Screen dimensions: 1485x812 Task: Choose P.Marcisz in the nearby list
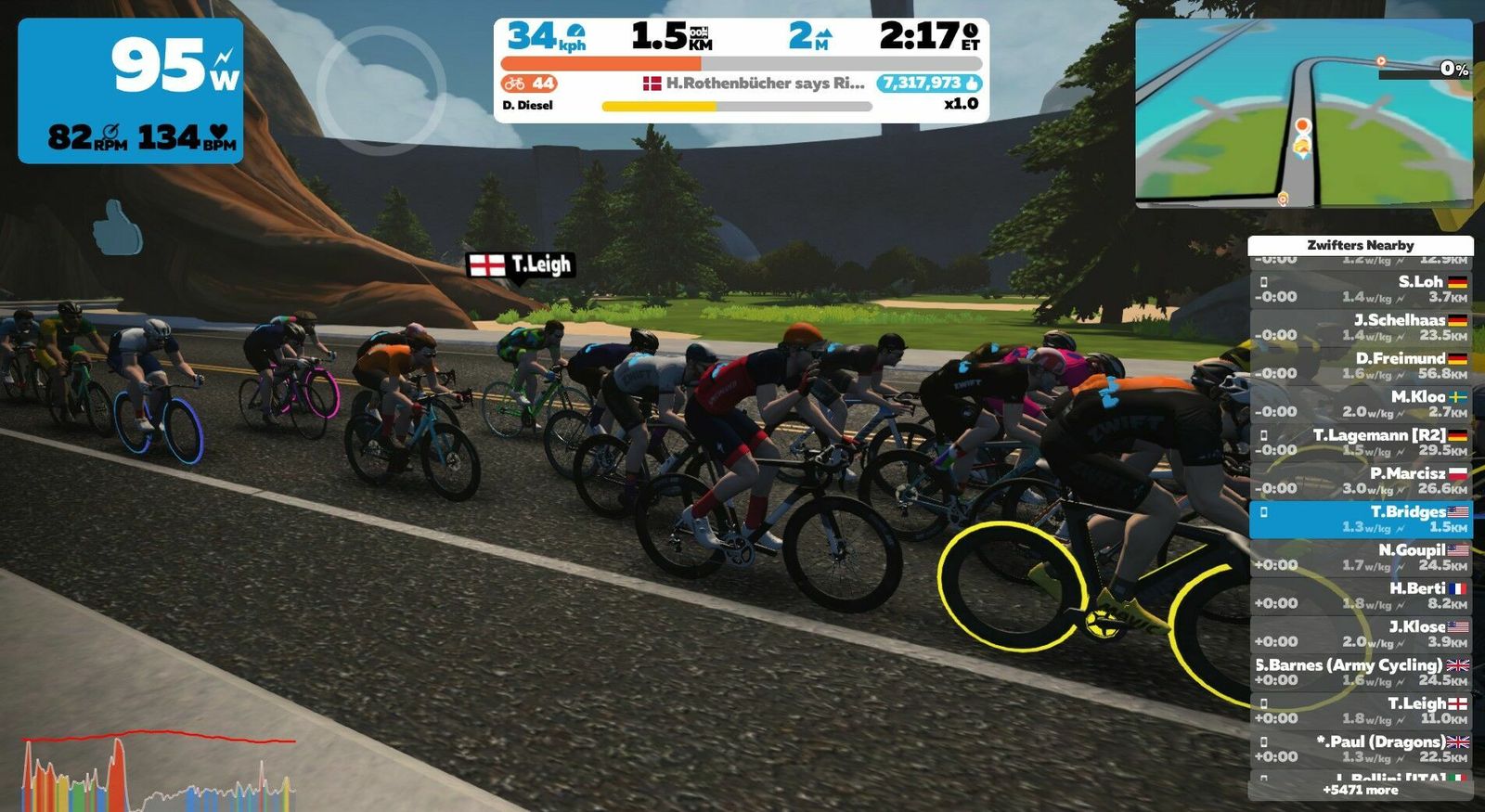[1360, 481]
